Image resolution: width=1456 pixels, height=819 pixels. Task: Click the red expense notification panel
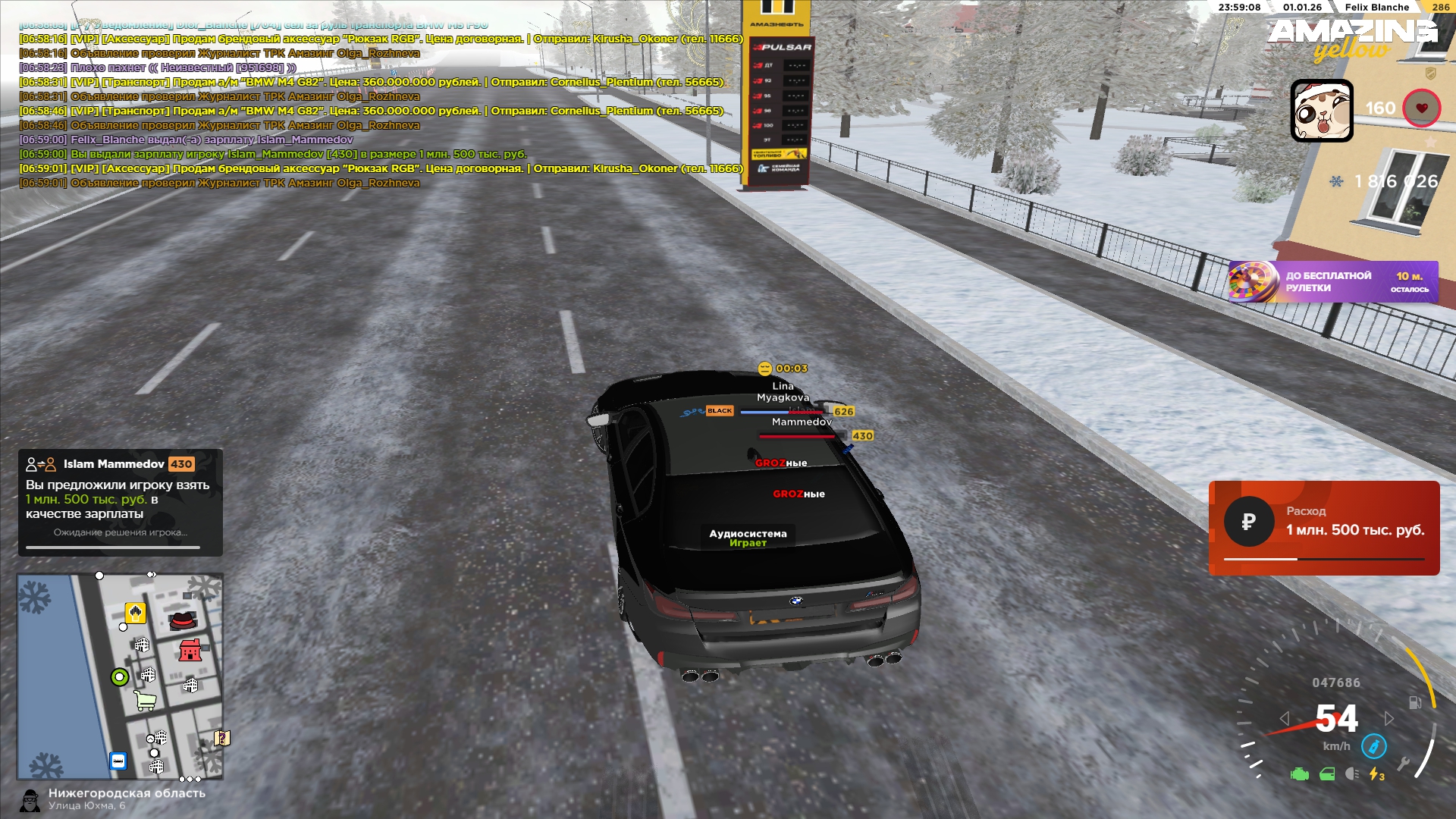point(1323,528)
